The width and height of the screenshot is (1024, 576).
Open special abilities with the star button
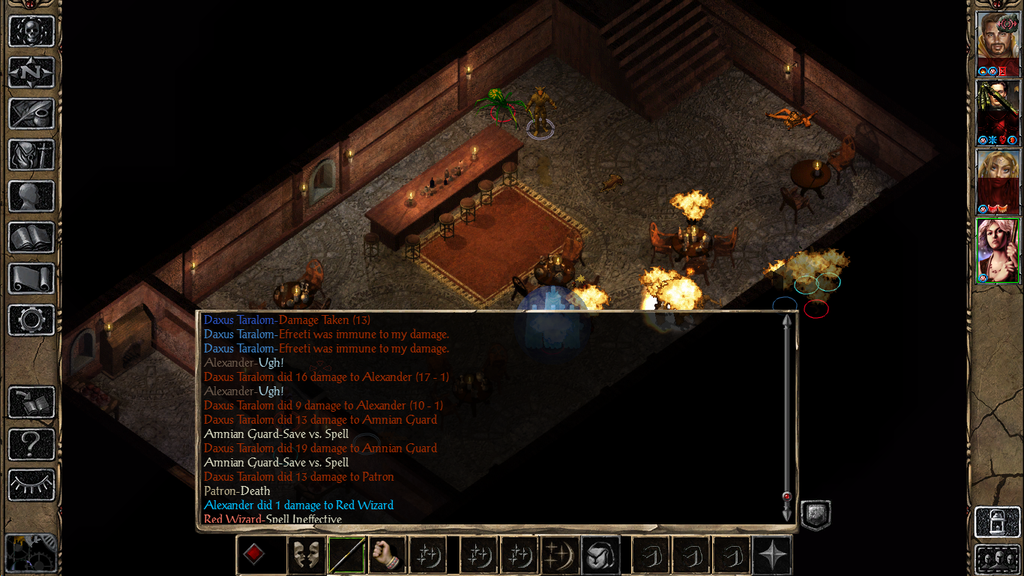(x=773, y=555)
